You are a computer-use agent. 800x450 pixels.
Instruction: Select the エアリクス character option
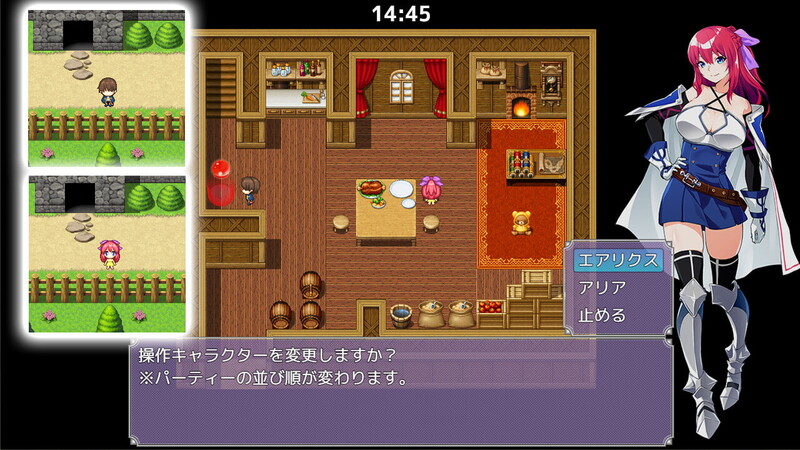619,260
